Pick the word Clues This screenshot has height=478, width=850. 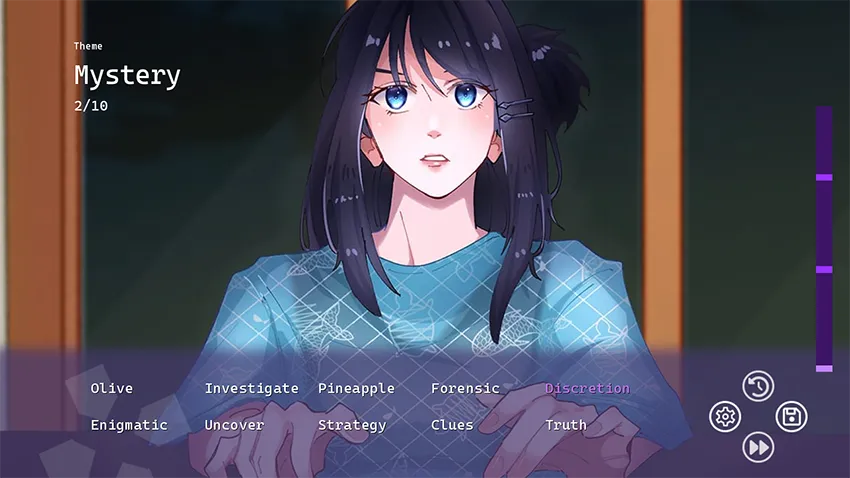tap(452, 425)
